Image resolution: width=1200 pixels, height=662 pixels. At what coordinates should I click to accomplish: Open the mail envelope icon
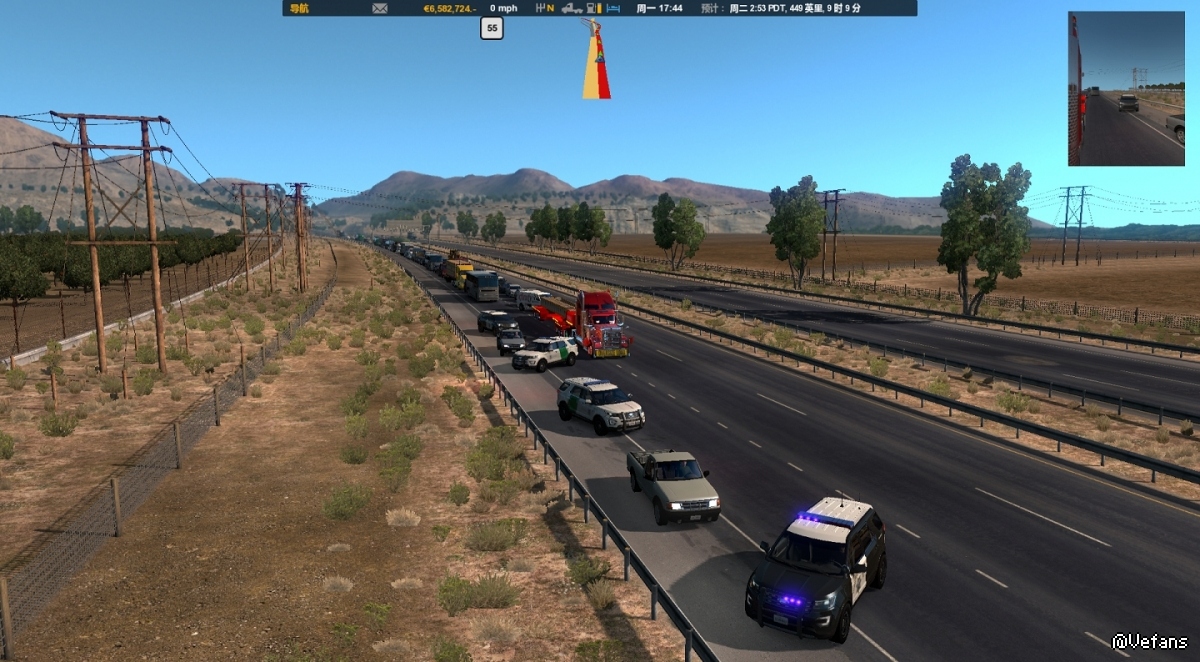pos(380,8)
